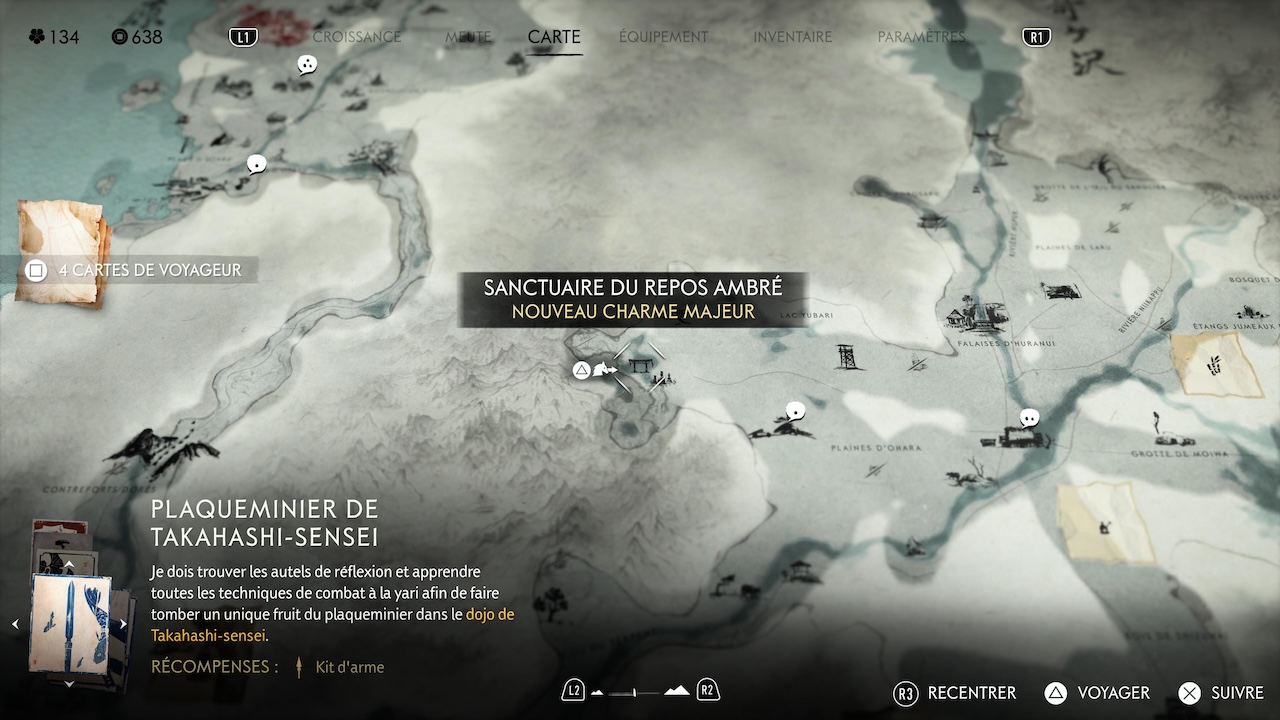Select the Sanctuaire du Repos Ambré torii marker
This screenshot has height=720, width=1280.
click(640, 368)
